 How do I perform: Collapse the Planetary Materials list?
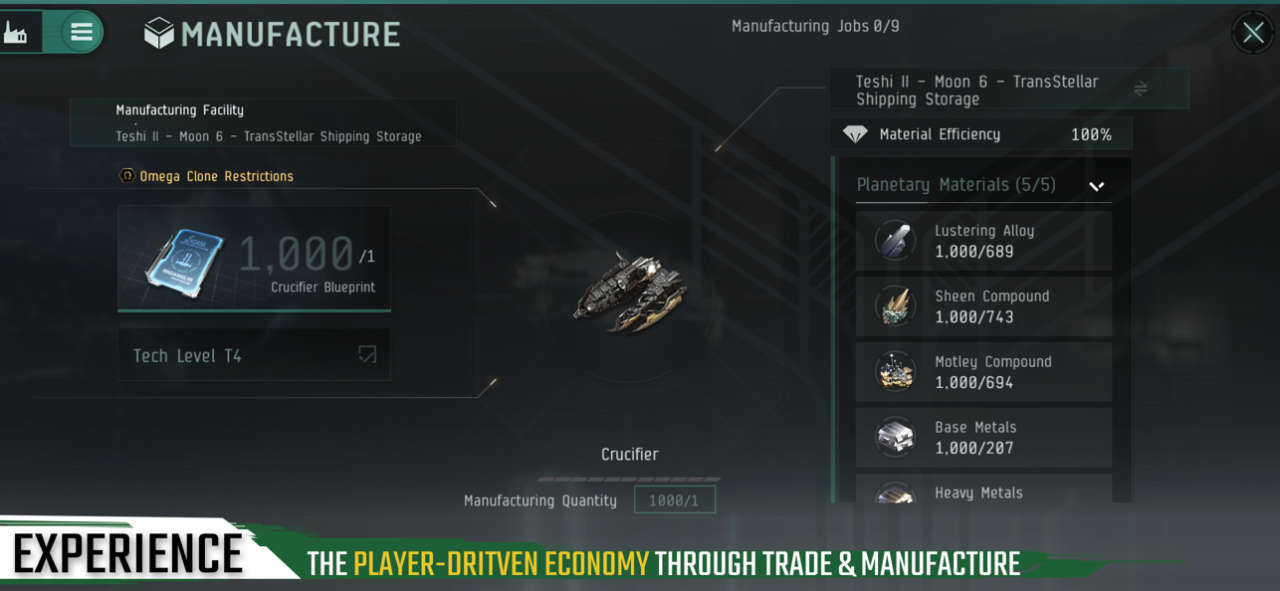coord(1096,186)
